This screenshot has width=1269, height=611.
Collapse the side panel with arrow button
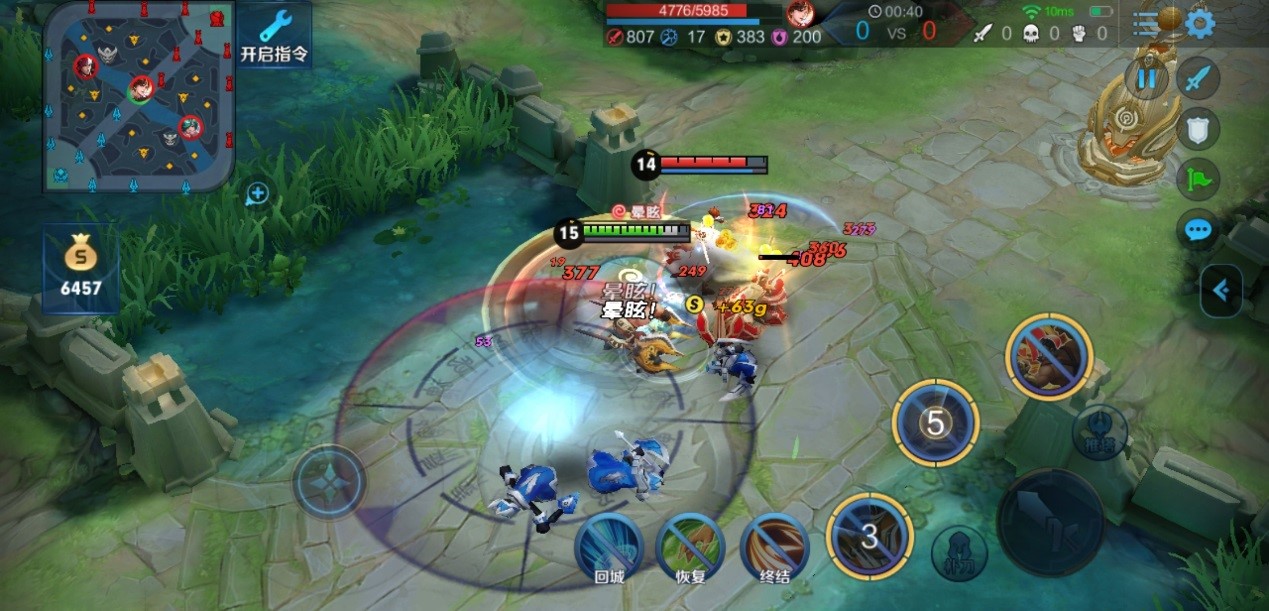click(x=1221, y=291)
